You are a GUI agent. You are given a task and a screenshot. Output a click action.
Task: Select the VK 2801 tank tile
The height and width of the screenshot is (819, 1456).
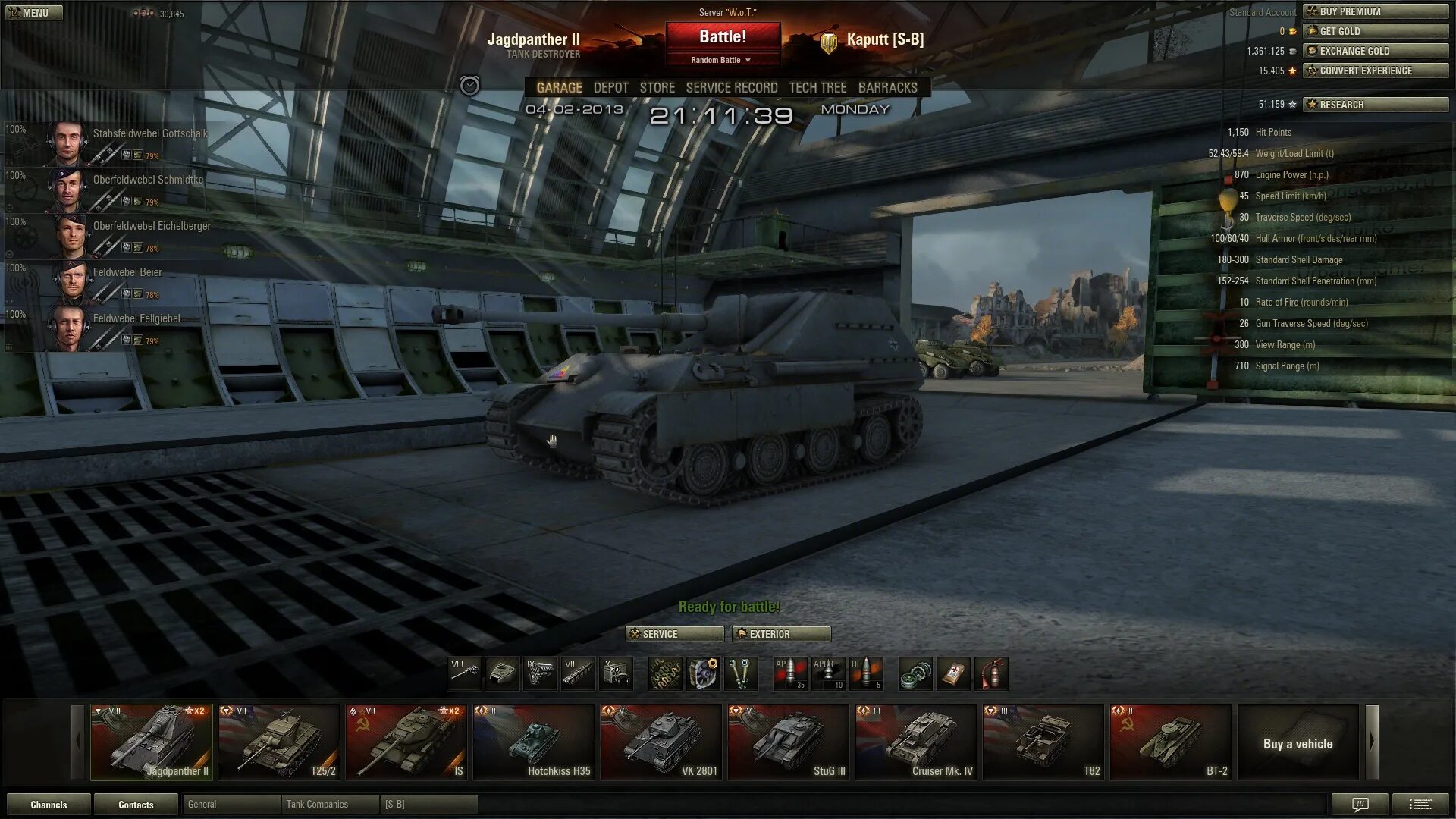coord(661,742)
